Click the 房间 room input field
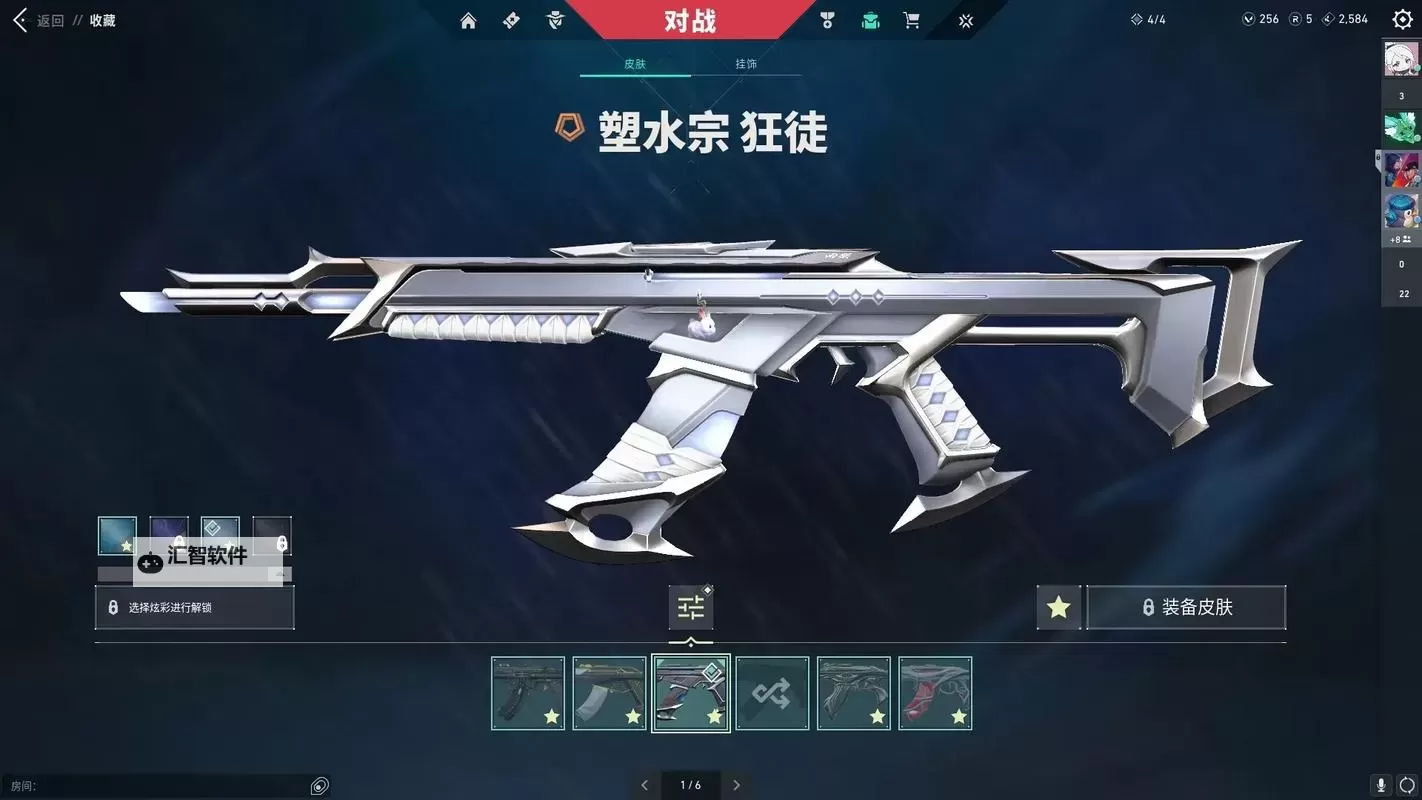Viewport: 1422px width, 800px height. [160, 785]
